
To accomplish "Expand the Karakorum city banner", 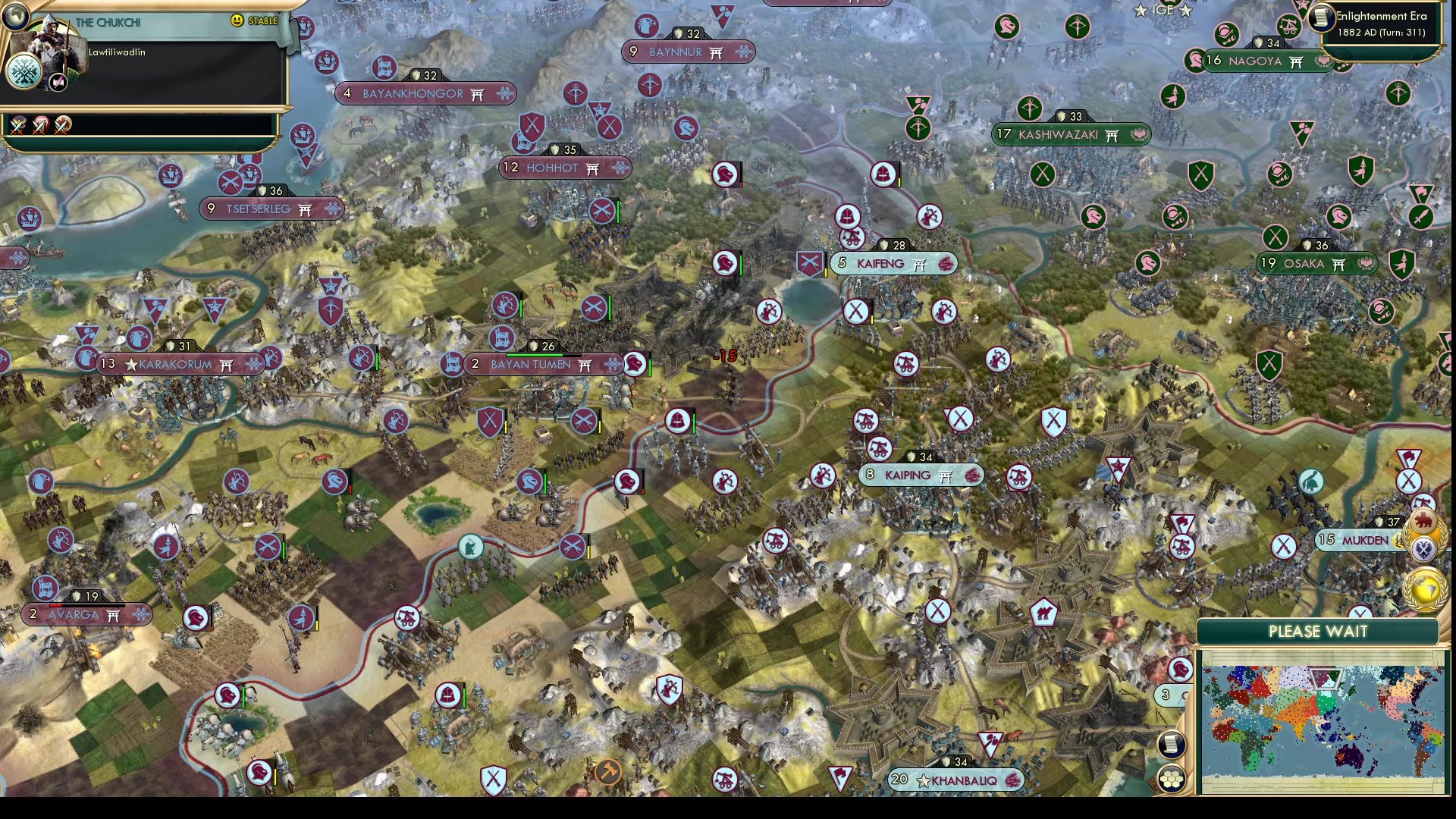I will (178, 363).
